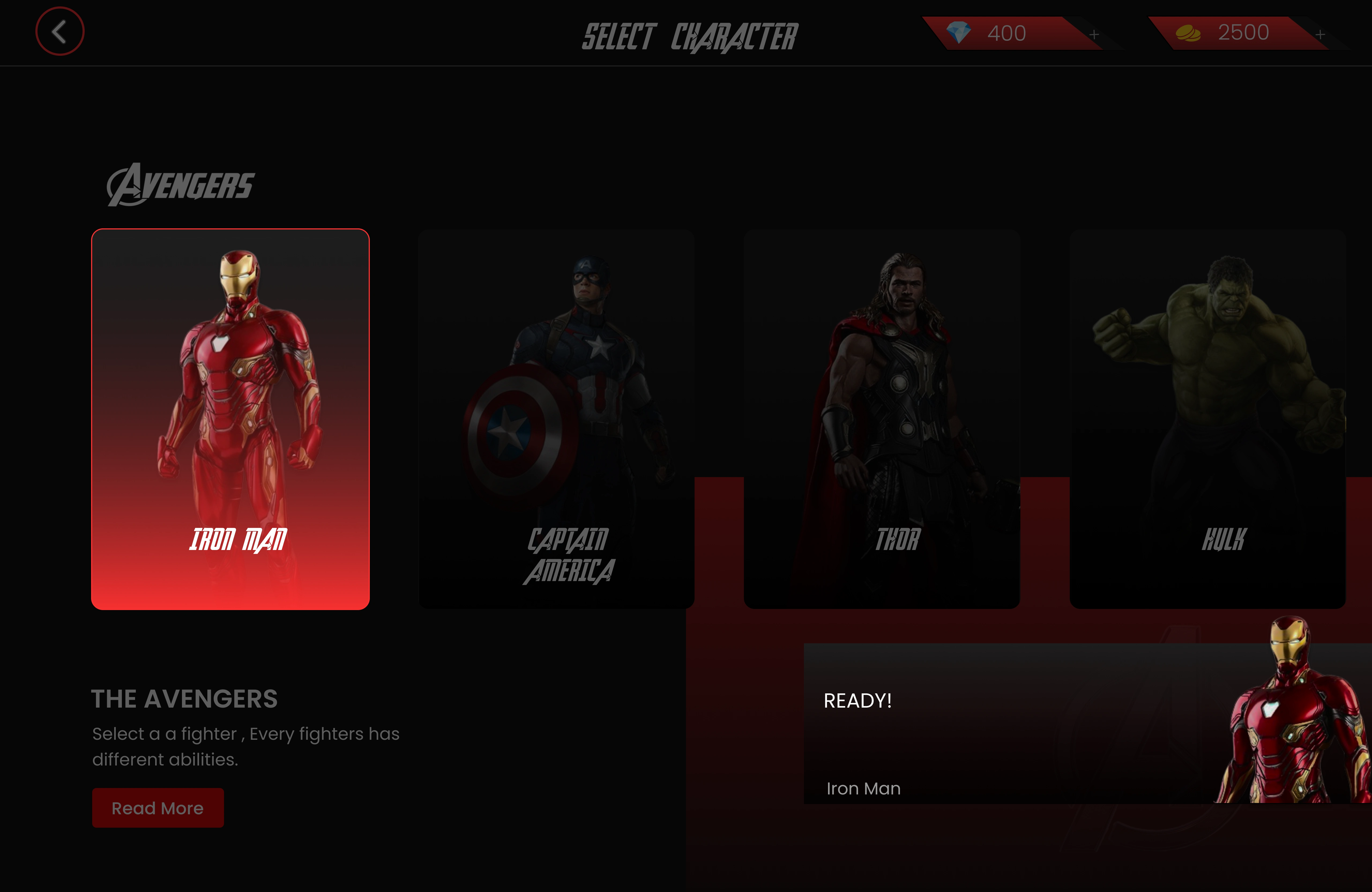Select the Hulk character card

point(1207,419)
